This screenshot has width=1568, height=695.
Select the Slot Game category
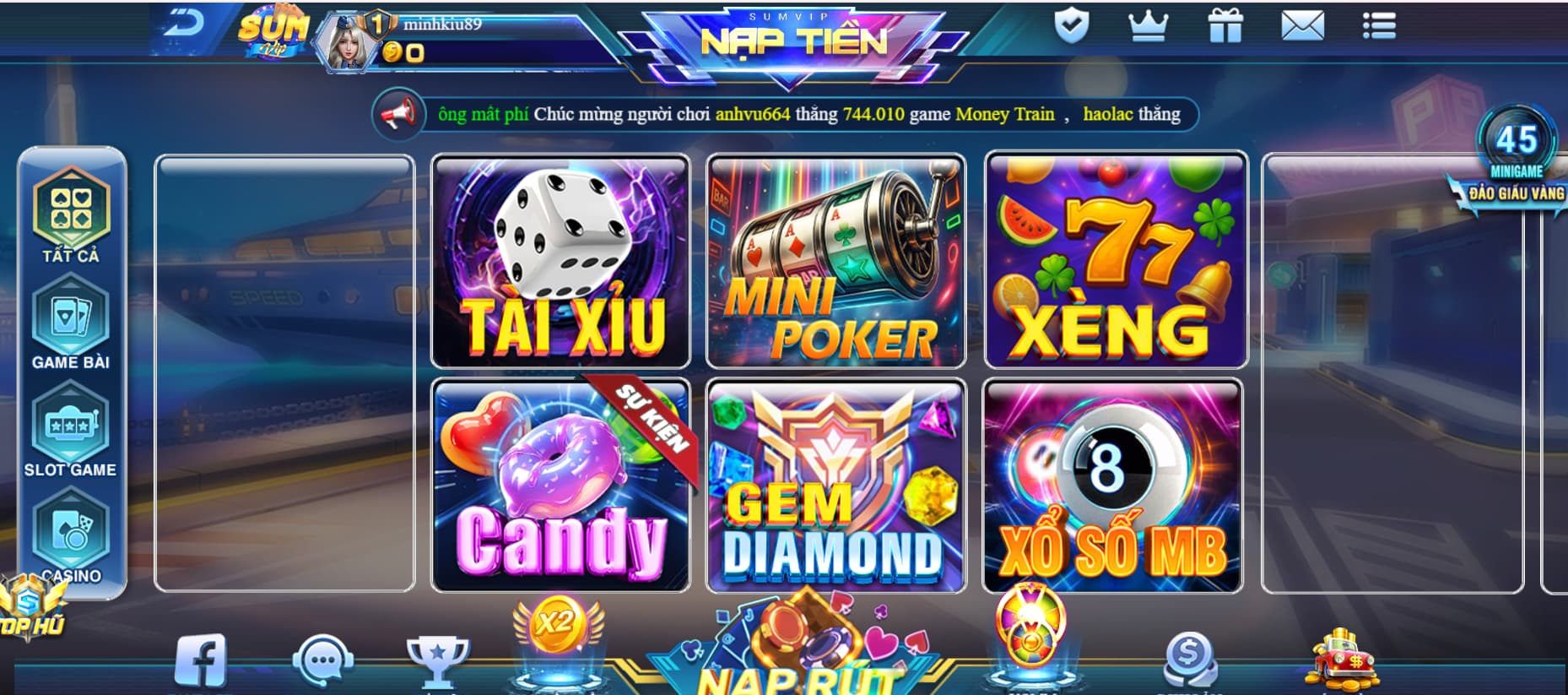(x=71, y=432)
